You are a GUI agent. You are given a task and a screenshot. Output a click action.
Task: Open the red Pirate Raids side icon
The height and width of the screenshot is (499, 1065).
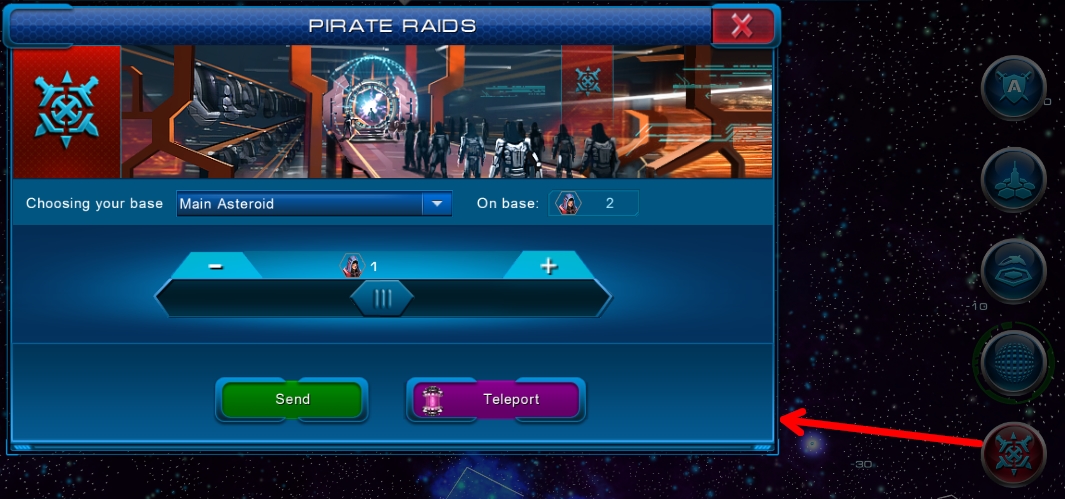click(x=1013, y=455)
